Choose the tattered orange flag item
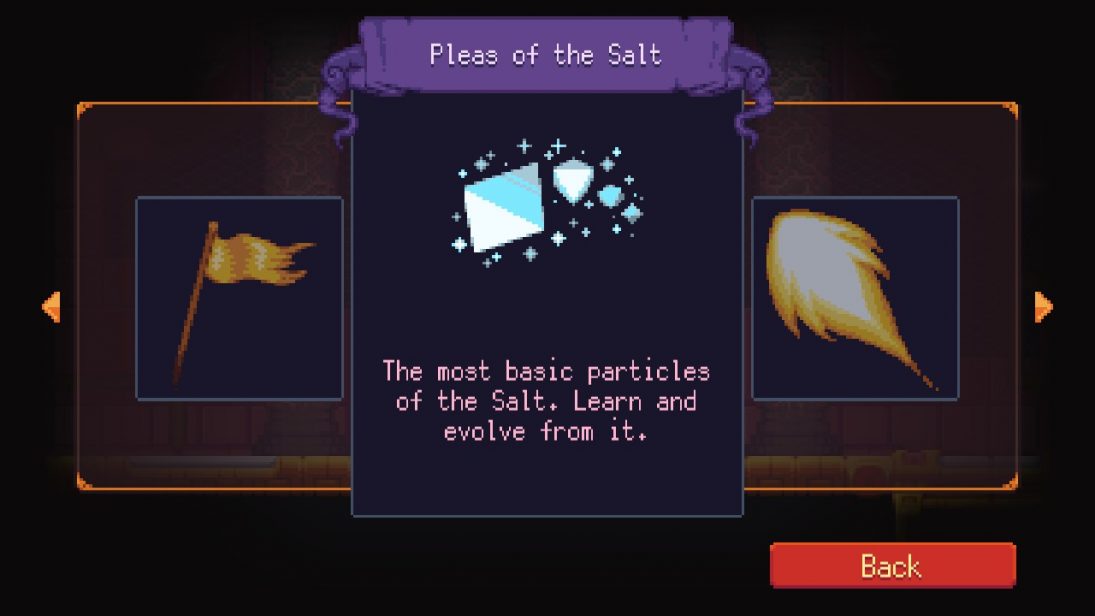 (239, 298)
